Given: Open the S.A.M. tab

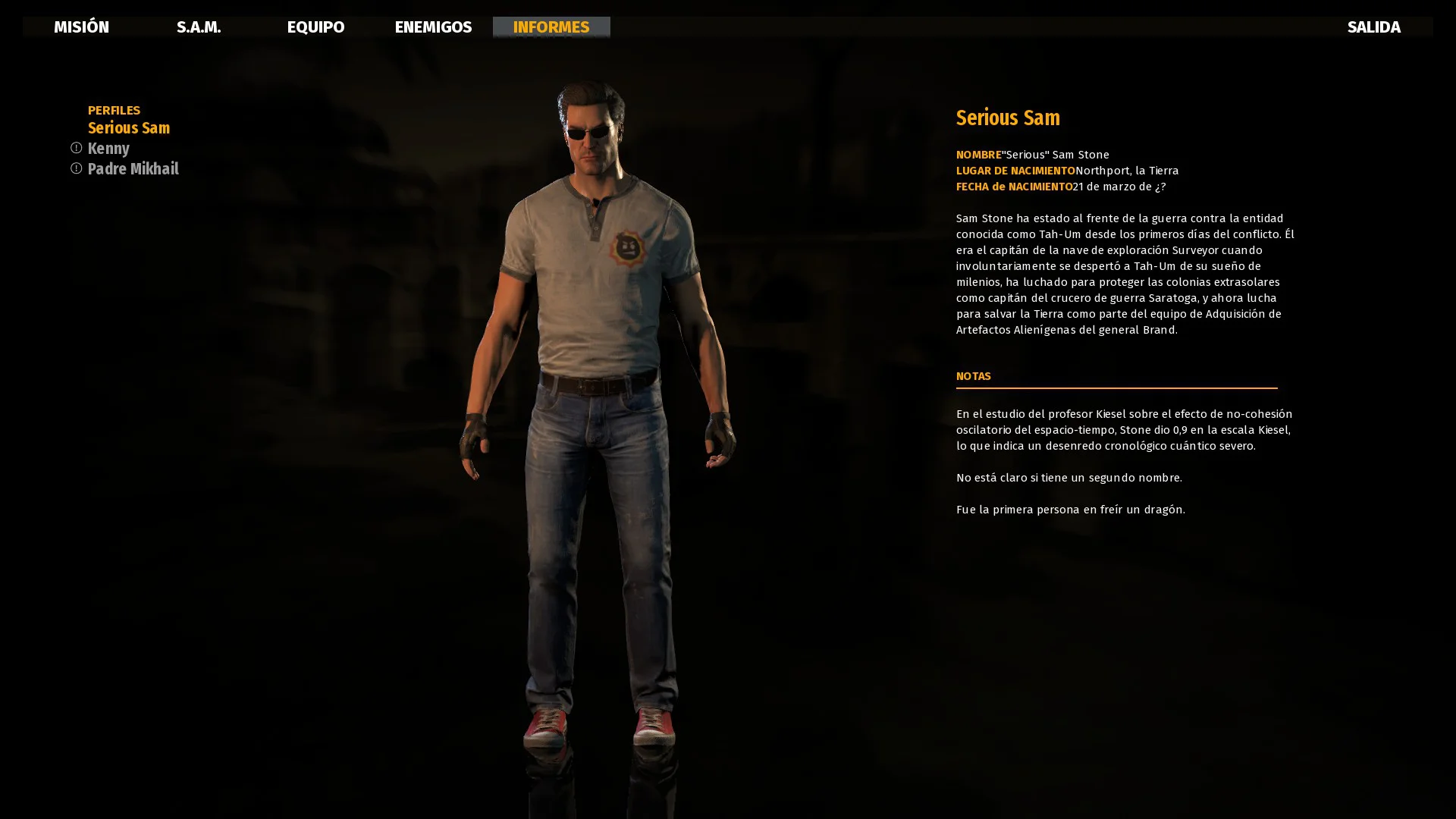Looking at the screenshot, I should (x=199, y=27).
